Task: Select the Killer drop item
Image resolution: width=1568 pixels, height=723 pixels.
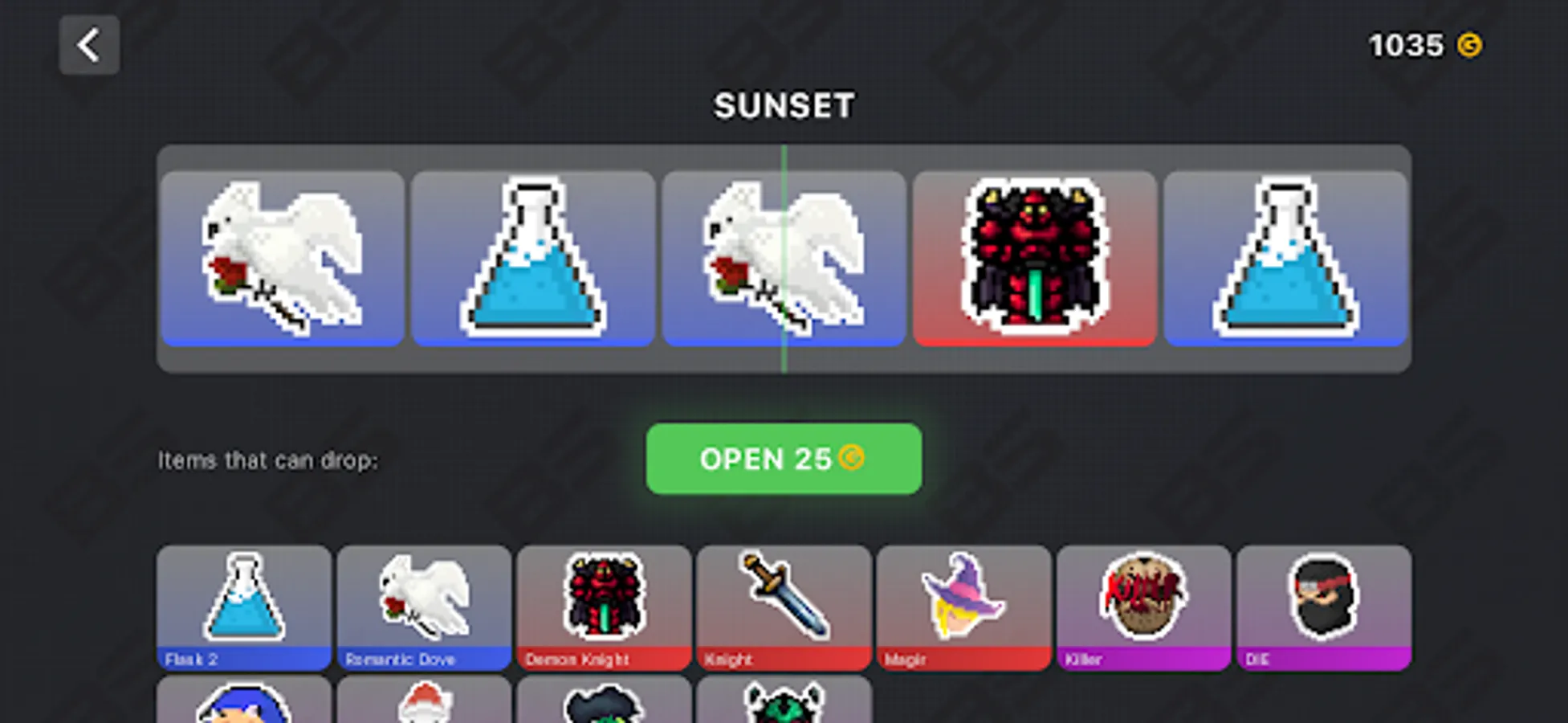Action: point(1143,607)
